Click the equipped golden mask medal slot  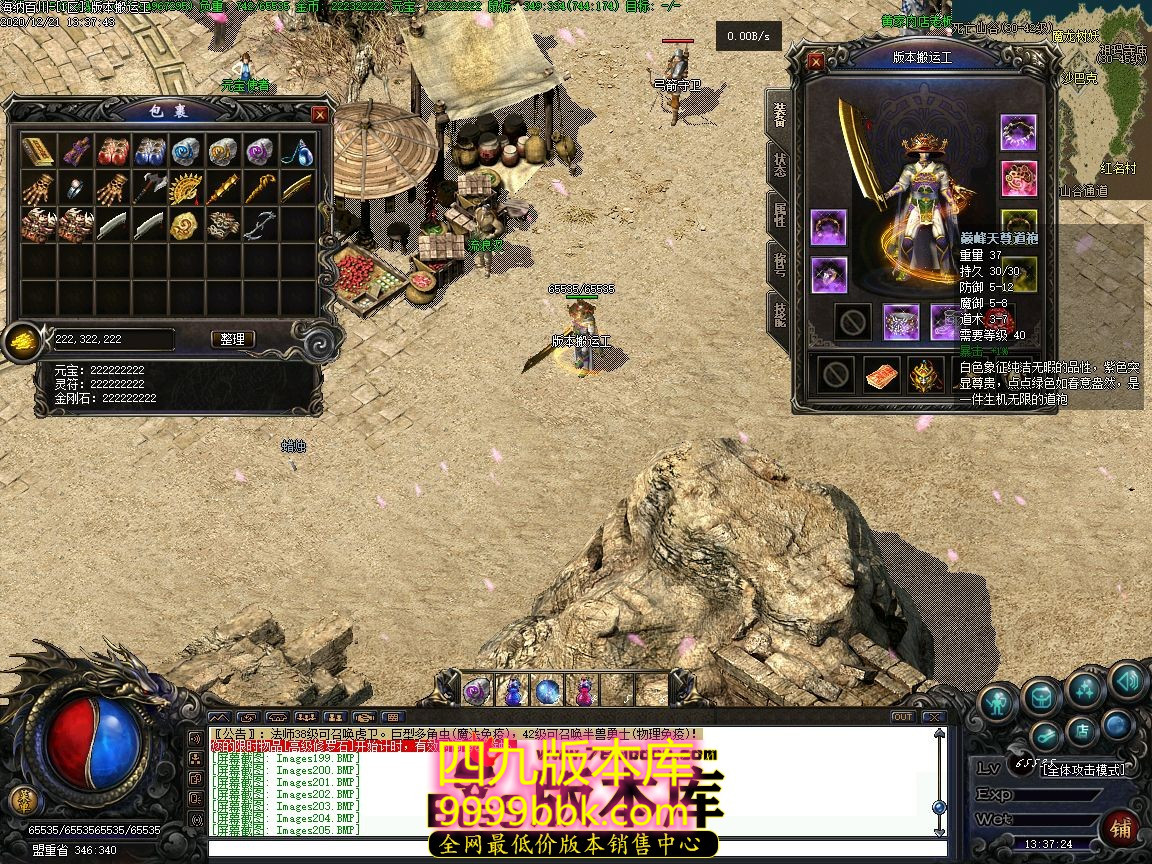coord(926,375)
